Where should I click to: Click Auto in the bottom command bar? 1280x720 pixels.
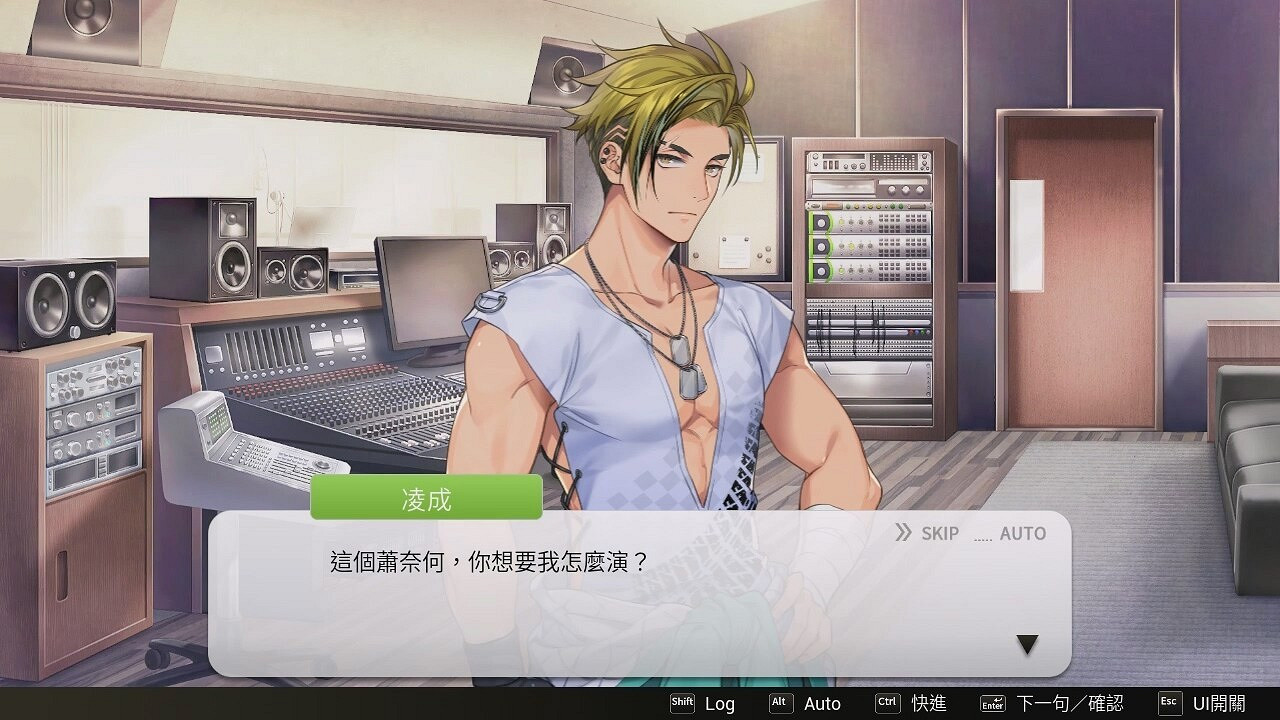(x=822, y=703)
